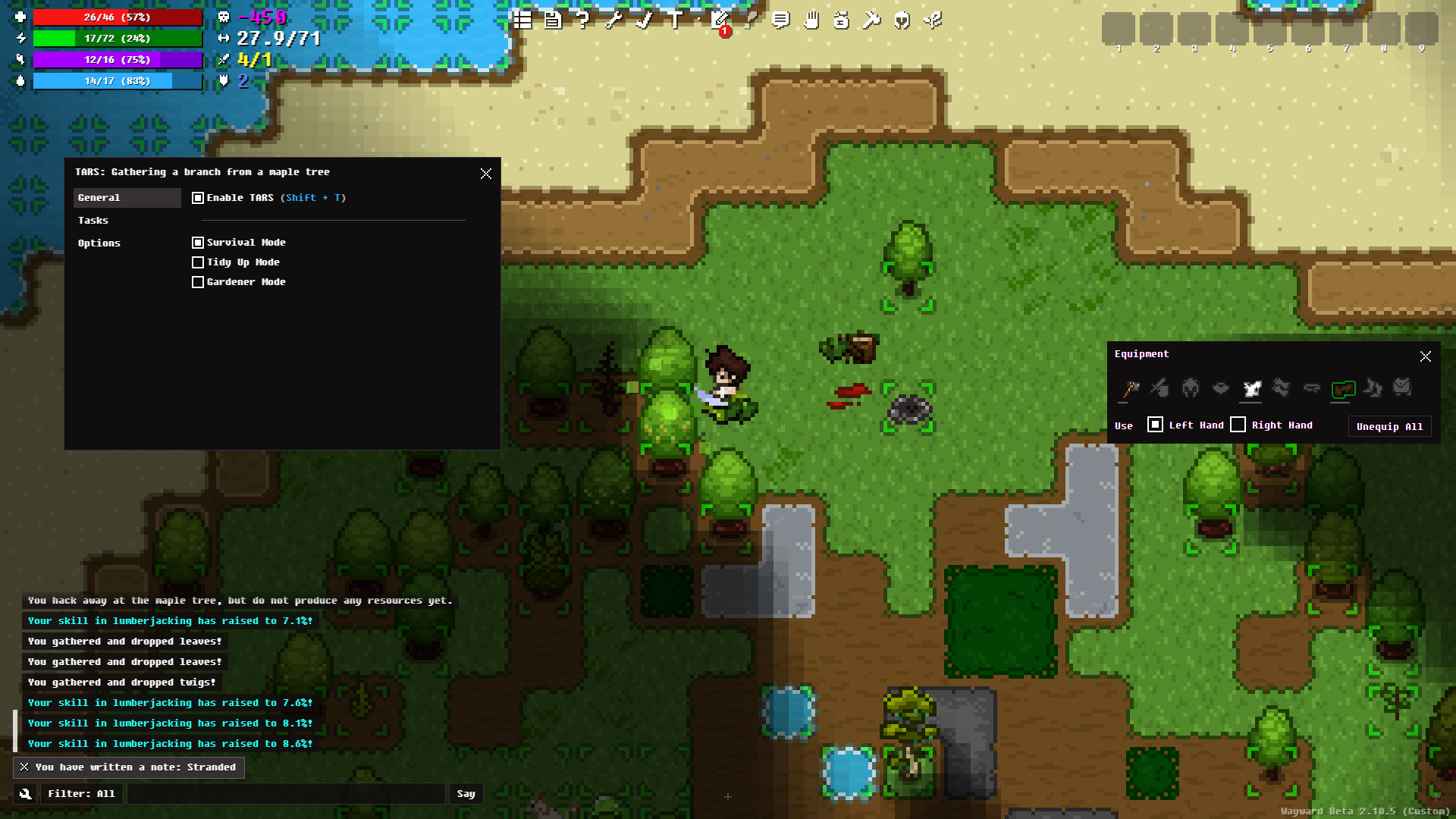Open the help question mark menu

[582, 20]
